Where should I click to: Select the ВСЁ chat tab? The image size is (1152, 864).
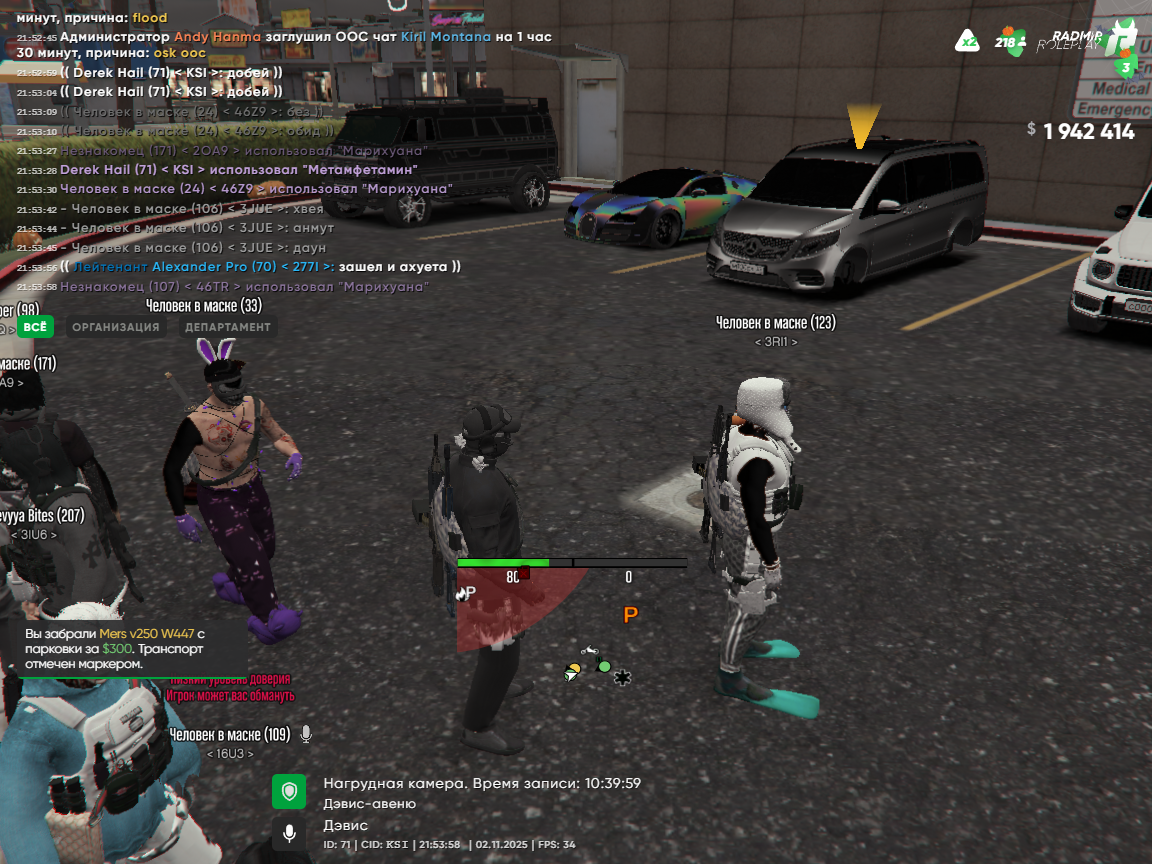pyautogui.click(x=35, y=327)
